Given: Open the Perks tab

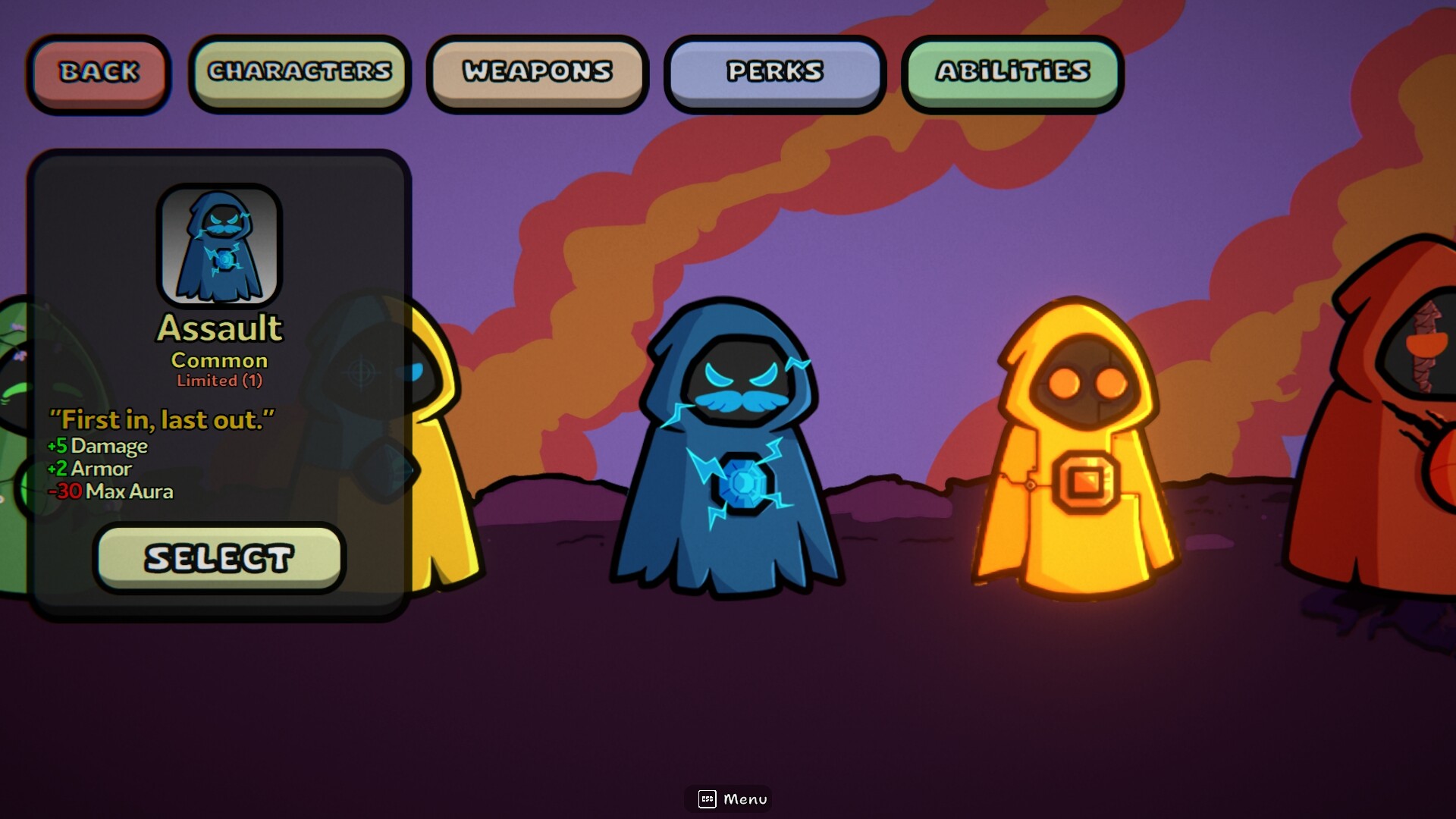Looking at the screenshot, I should (x=774, y=72).
